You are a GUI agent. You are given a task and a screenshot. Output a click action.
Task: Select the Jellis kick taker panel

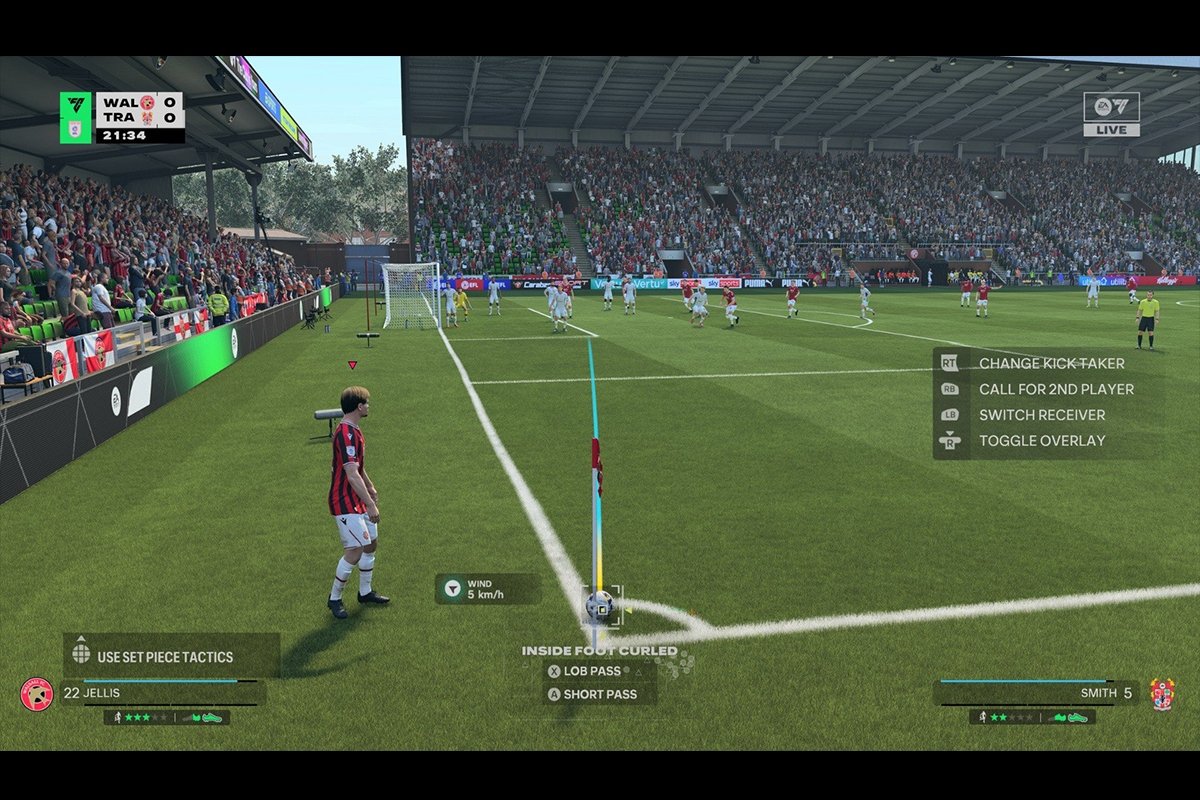point(160,693)
